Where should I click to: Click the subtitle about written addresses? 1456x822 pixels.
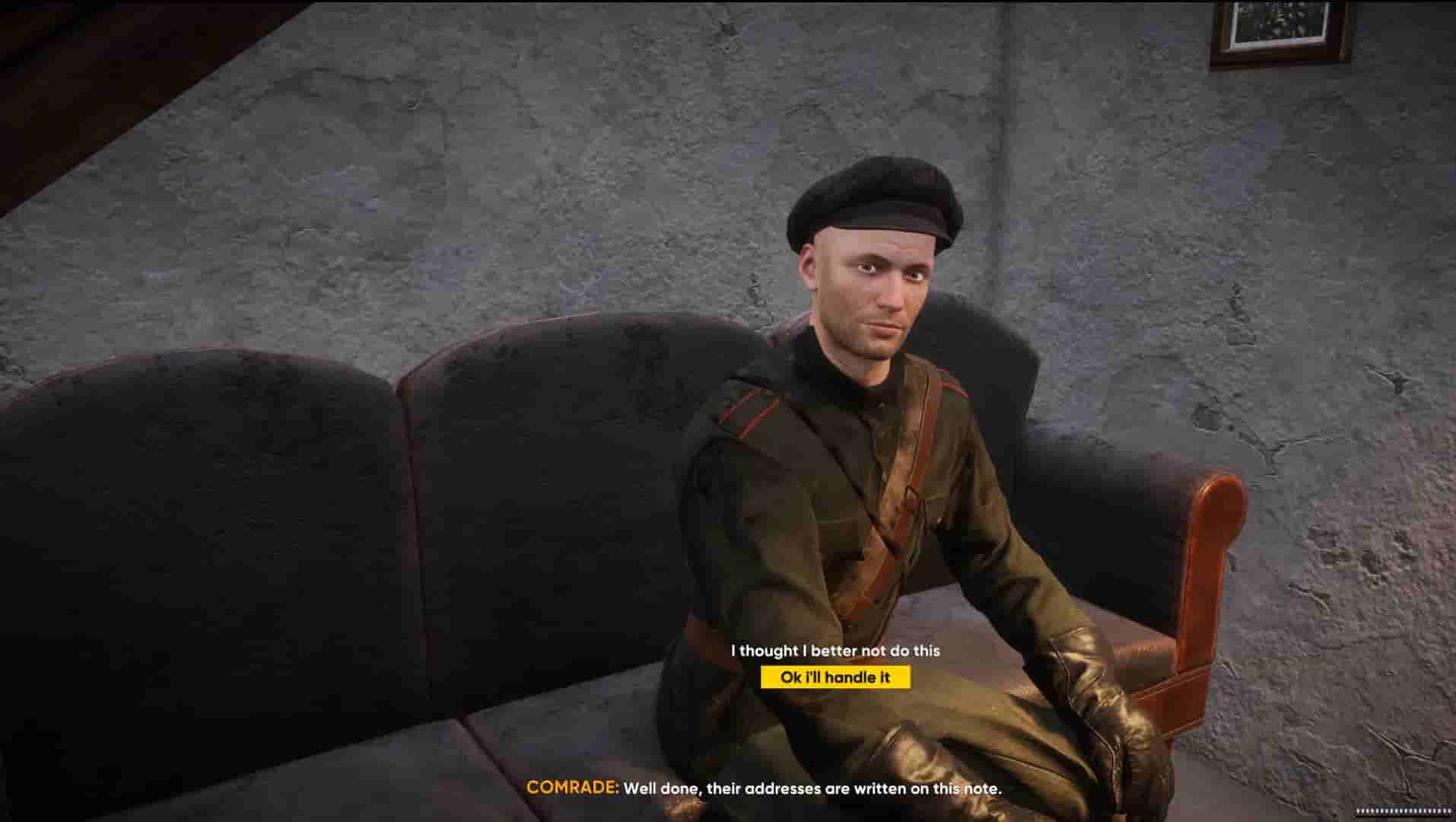[x=814, y=789]
